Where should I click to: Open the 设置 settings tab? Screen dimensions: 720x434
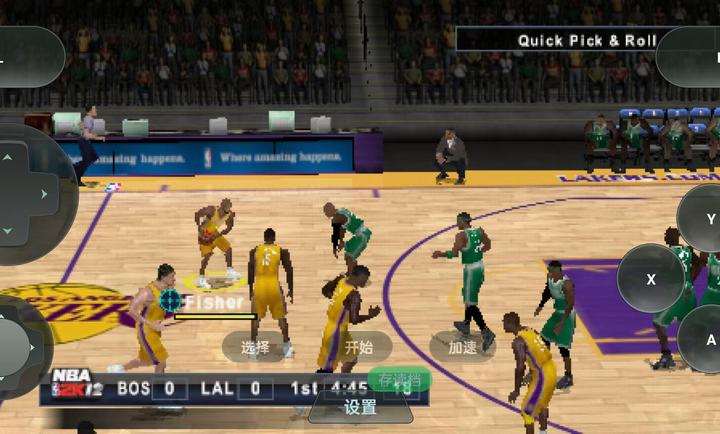pyautogui.click(x=360, y=407)
